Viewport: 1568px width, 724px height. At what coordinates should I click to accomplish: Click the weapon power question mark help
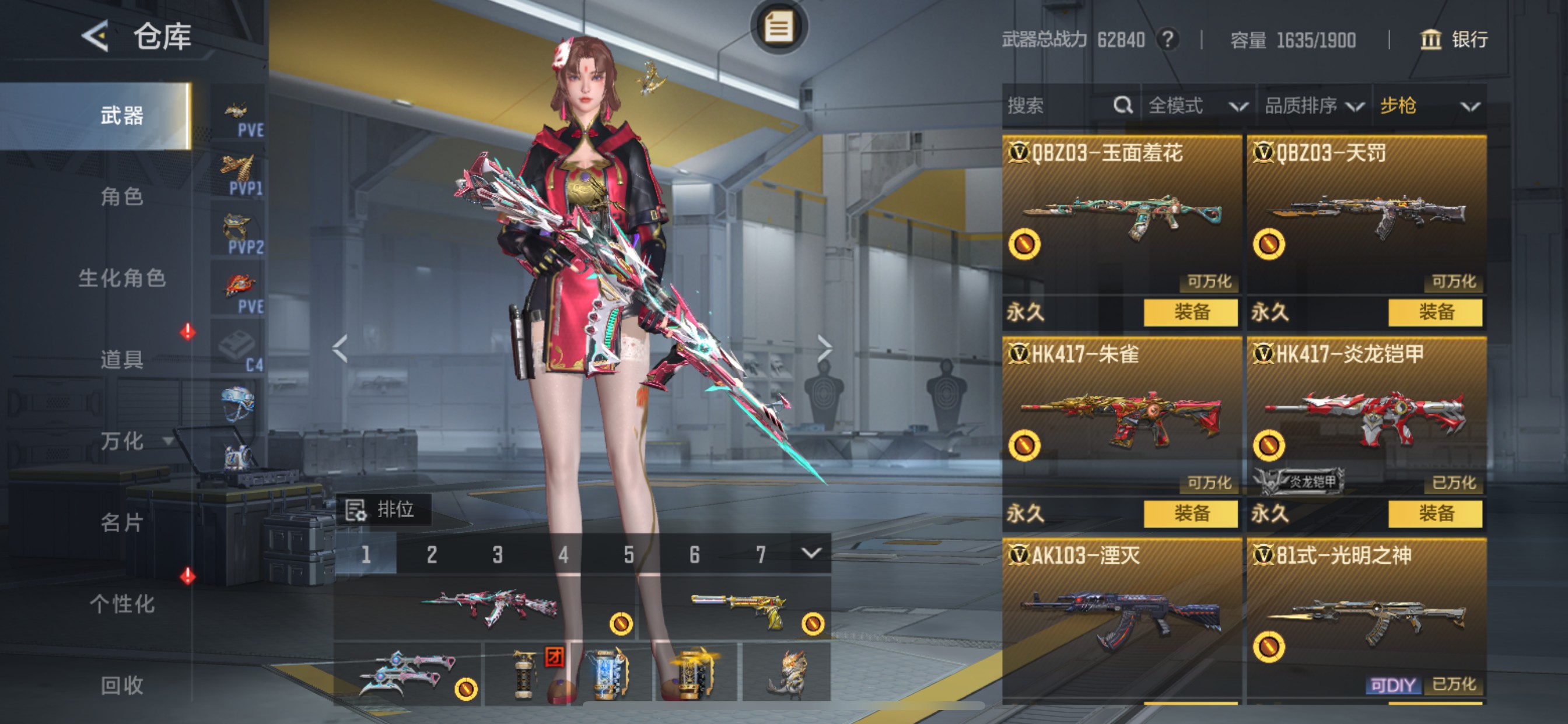tap(1167, 40)
